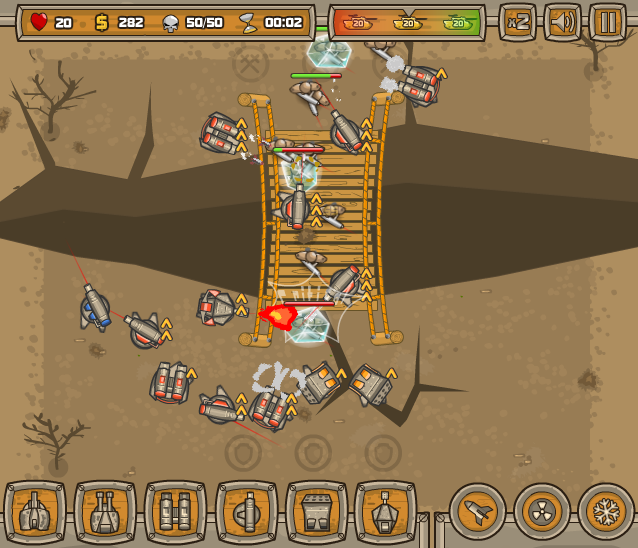Screen dimensions: 638x548
Task: Choose the boxy bunker tower build slot
Action: tap(316, 512)
